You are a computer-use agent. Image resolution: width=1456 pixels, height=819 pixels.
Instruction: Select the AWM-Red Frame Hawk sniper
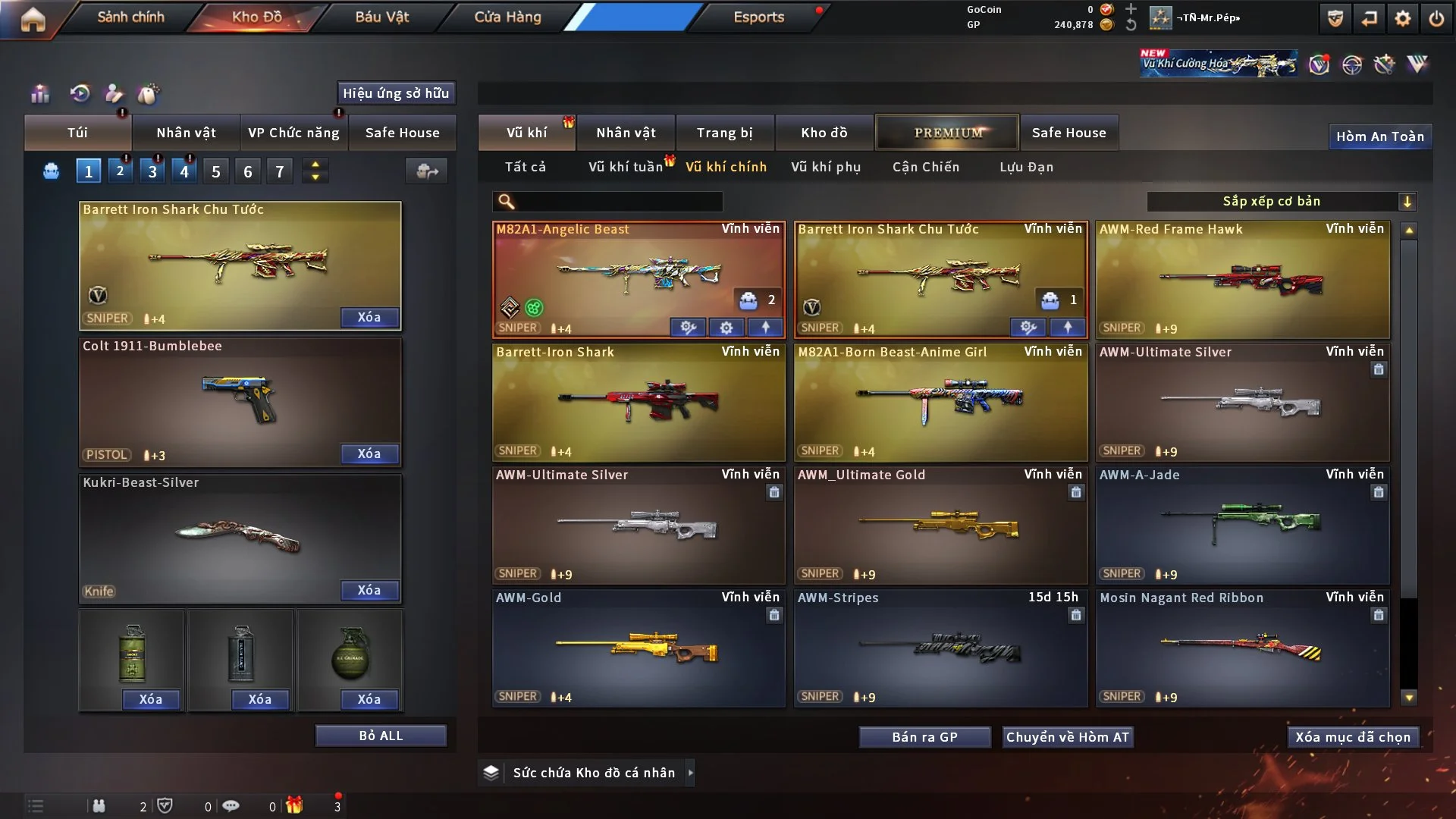(1242, 281)
